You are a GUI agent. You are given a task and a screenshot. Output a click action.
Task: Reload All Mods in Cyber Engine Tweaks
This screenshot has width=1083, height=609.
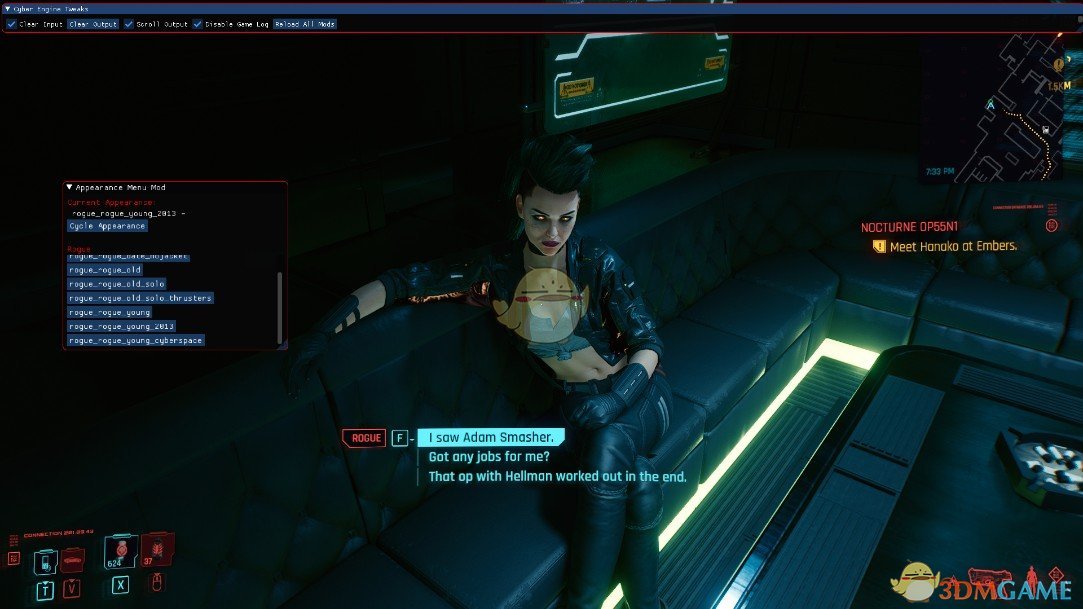point(305,24)
